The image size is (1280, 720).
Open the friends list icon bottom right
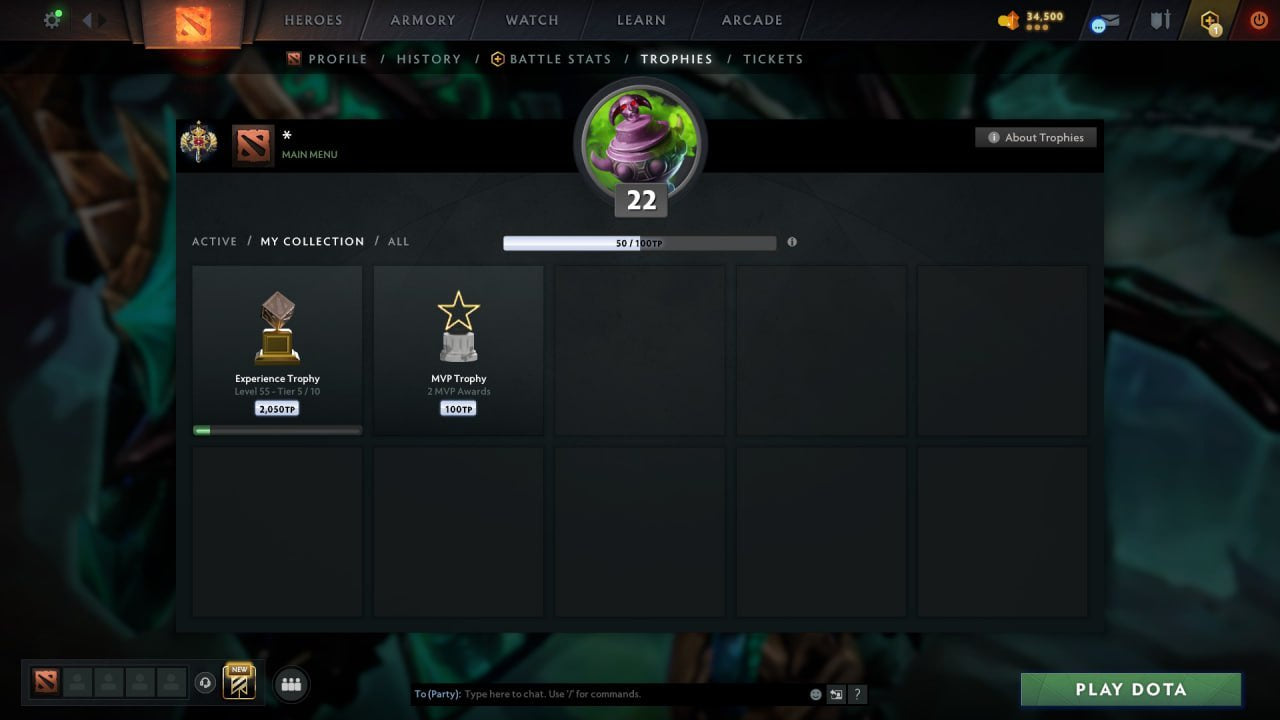click(290, 684)
